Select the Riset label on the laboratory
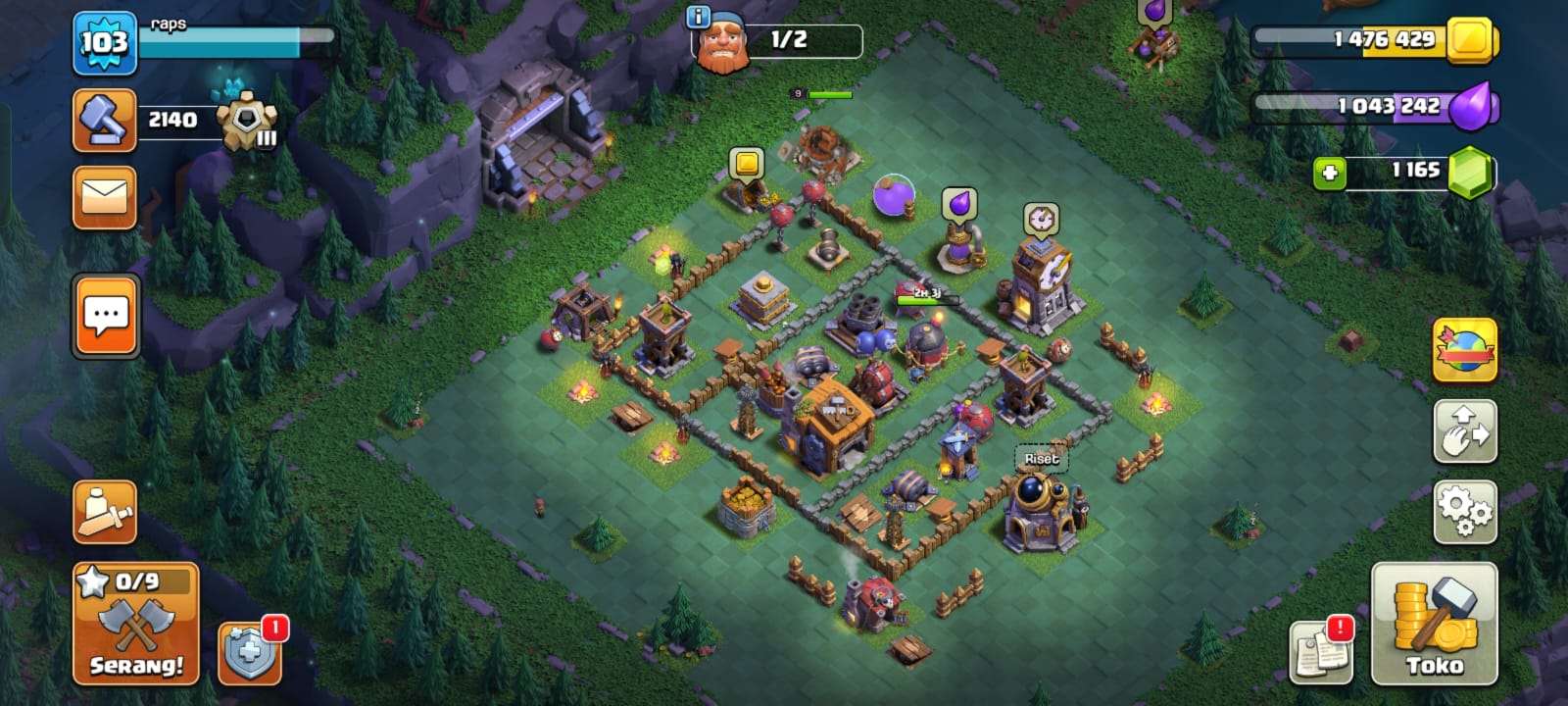The width and height of the screenshot is (1568, 706). coord(1041,458)
